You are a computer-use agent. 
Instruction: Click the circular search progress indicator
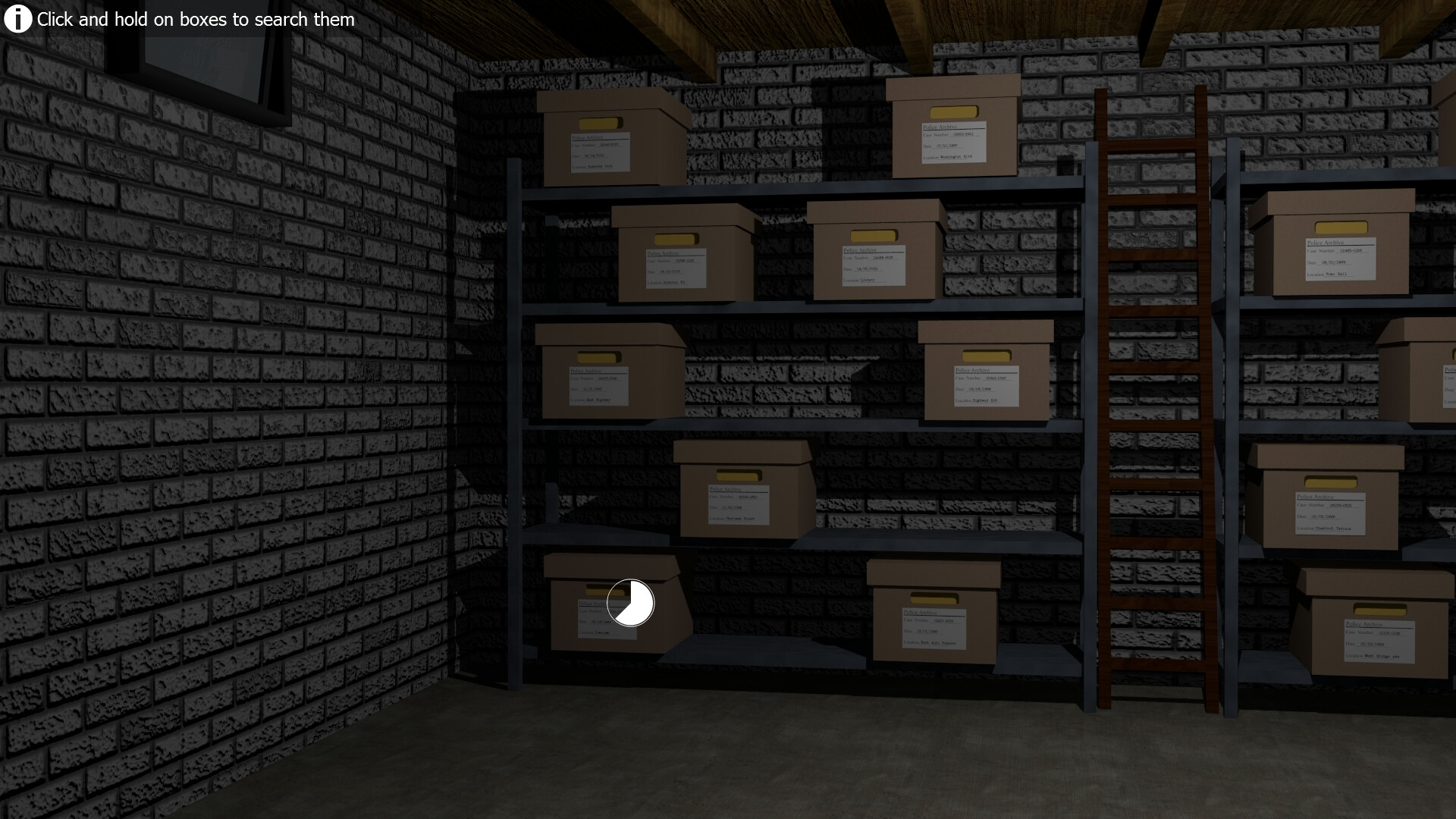click(631, 602)
